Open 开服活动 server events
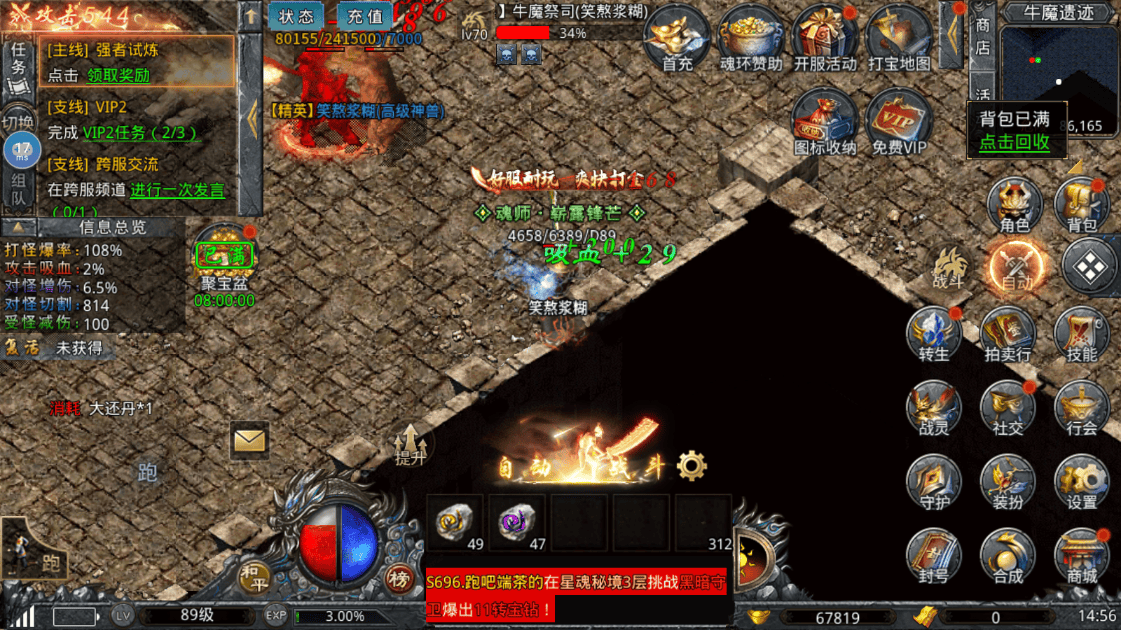The image size is (1121, 630). point(825,38)
